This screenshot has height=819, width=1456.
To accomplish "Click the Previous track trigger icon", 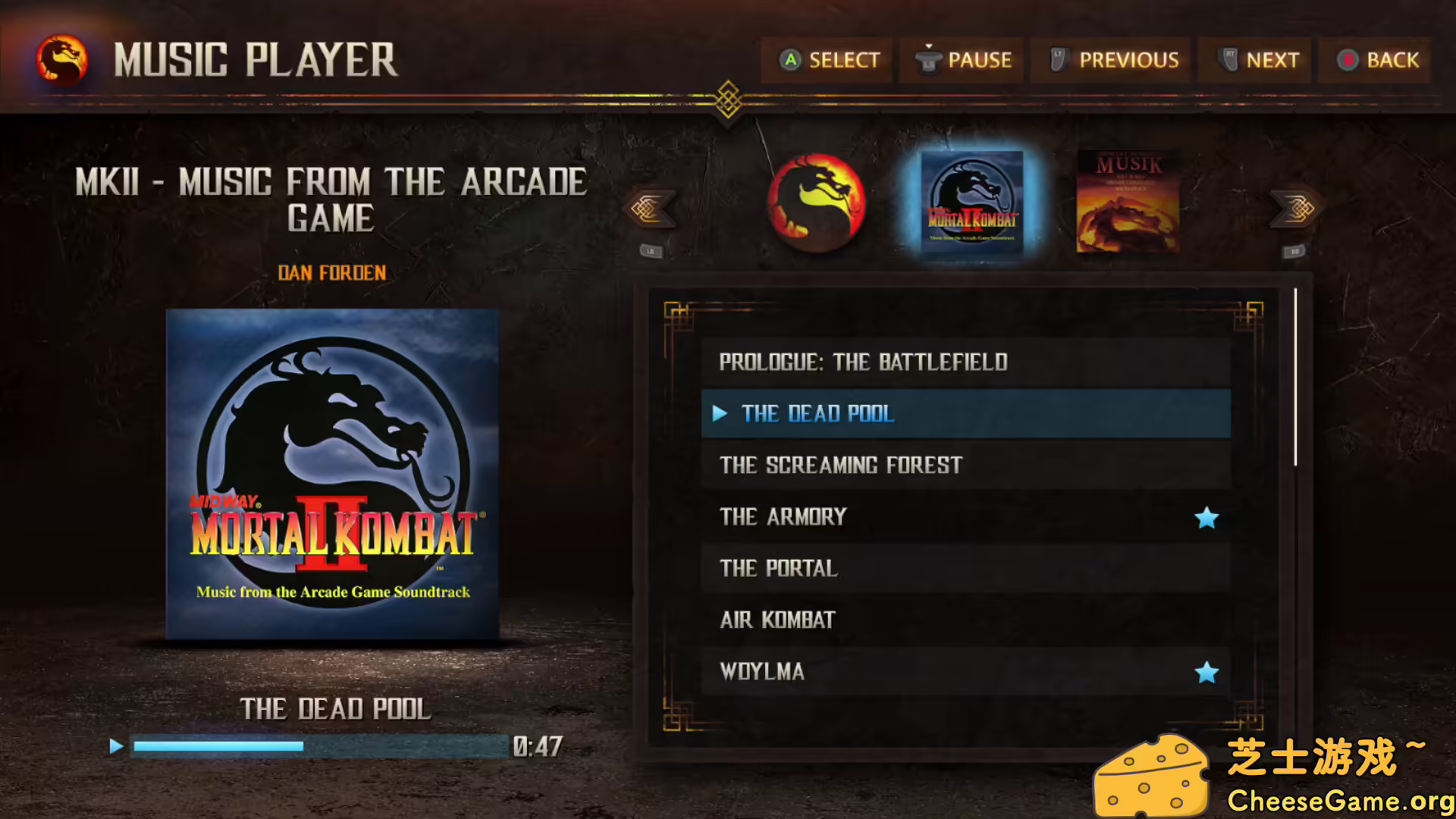I will (1060, 59).
